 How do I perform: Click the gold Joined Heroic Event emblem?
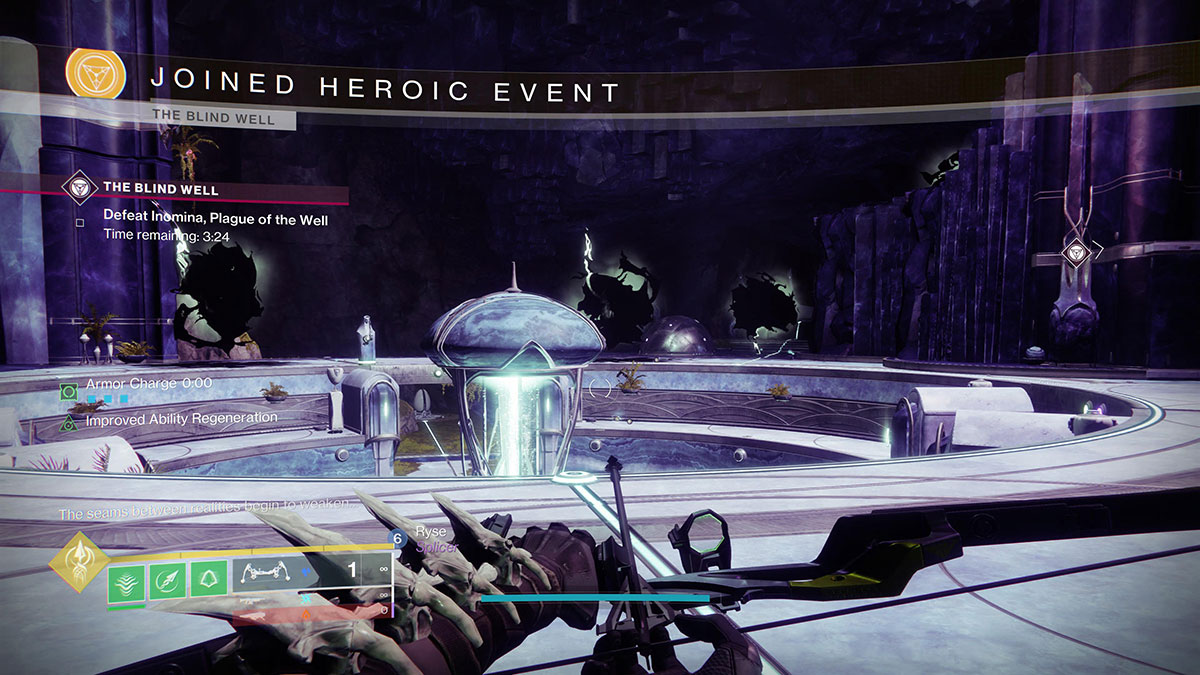click(95, 73)
